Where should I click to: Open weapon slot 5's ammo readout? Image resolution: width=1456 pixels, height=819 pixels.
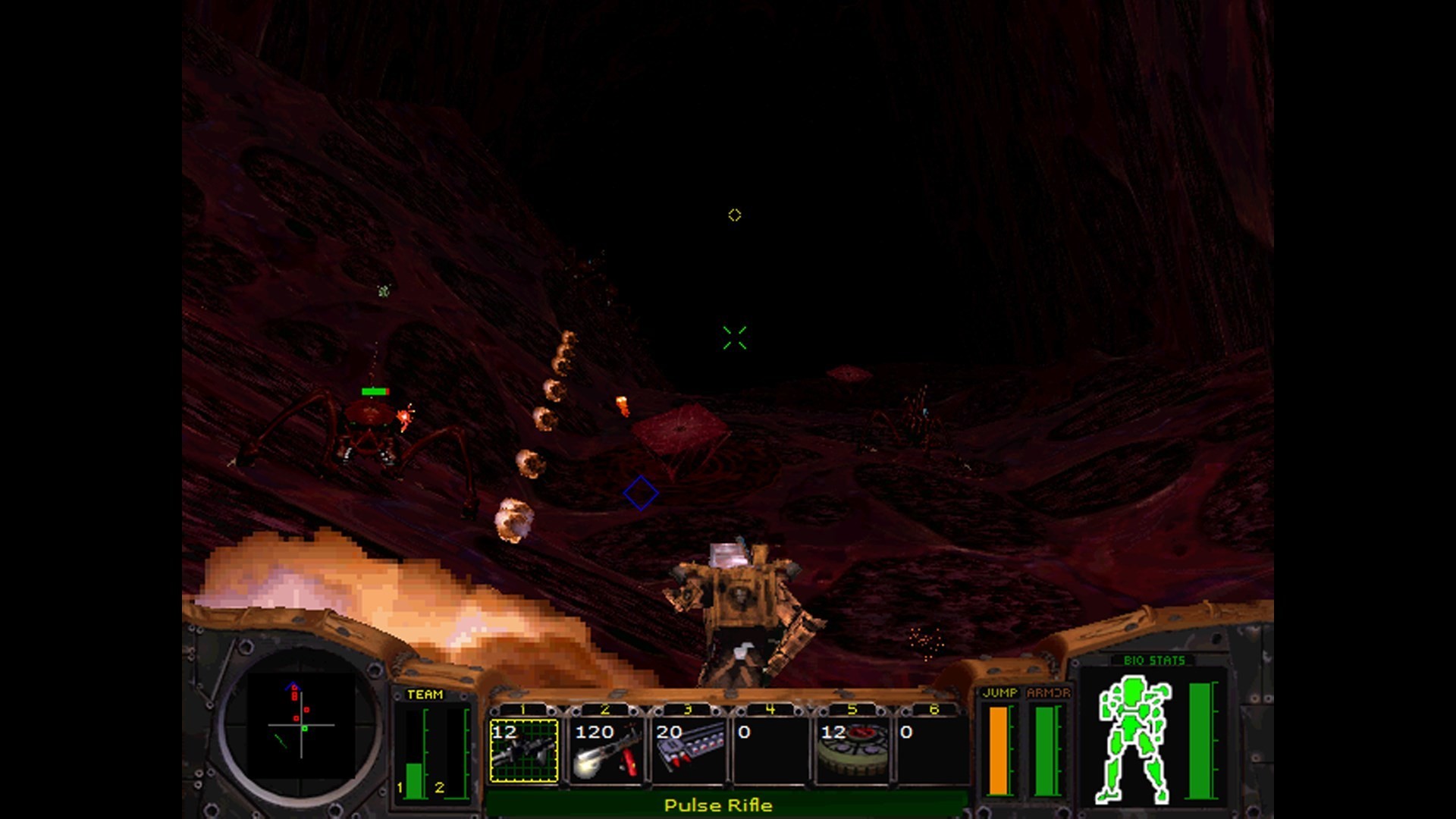click(x=835, y=733)
